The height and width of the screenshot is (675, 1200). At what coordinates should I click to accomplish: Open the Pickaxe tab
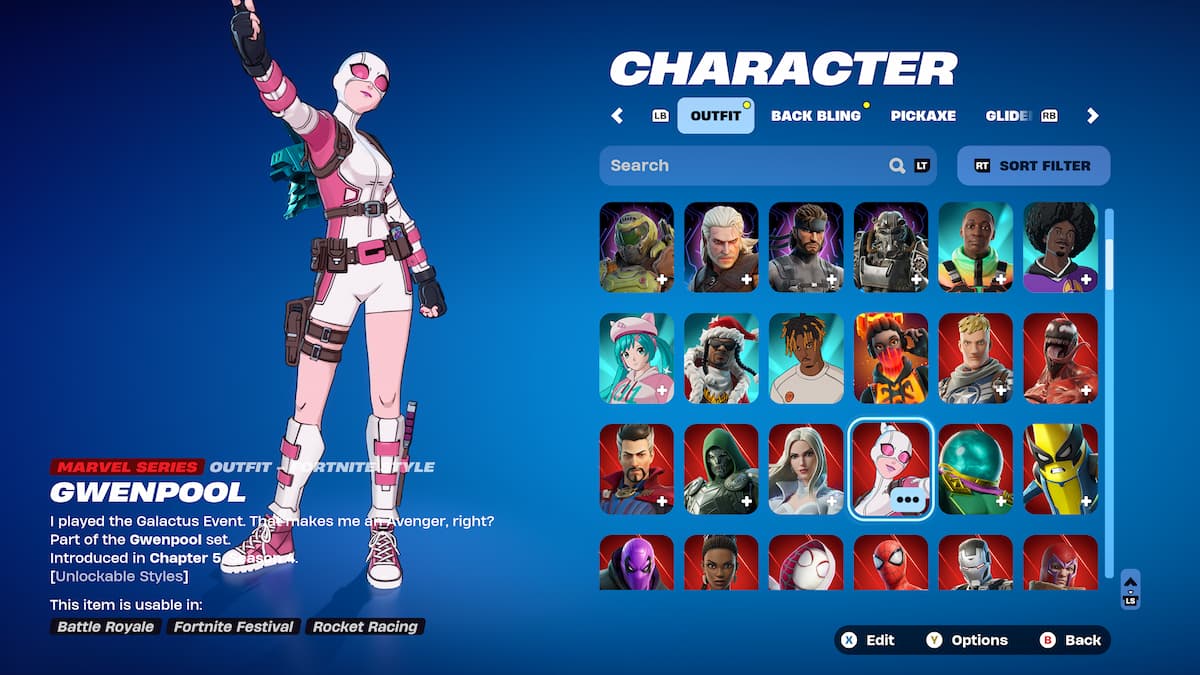[x=923, y=116]
